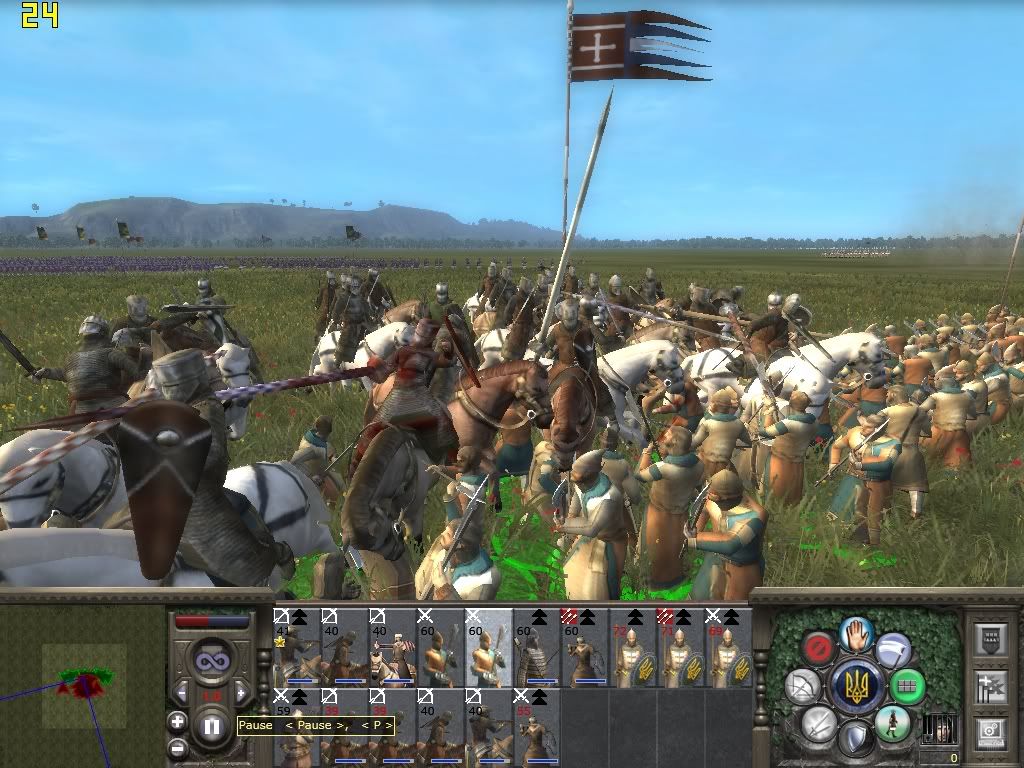Select the unit card showing 71 soldiers

coord(681,647)
